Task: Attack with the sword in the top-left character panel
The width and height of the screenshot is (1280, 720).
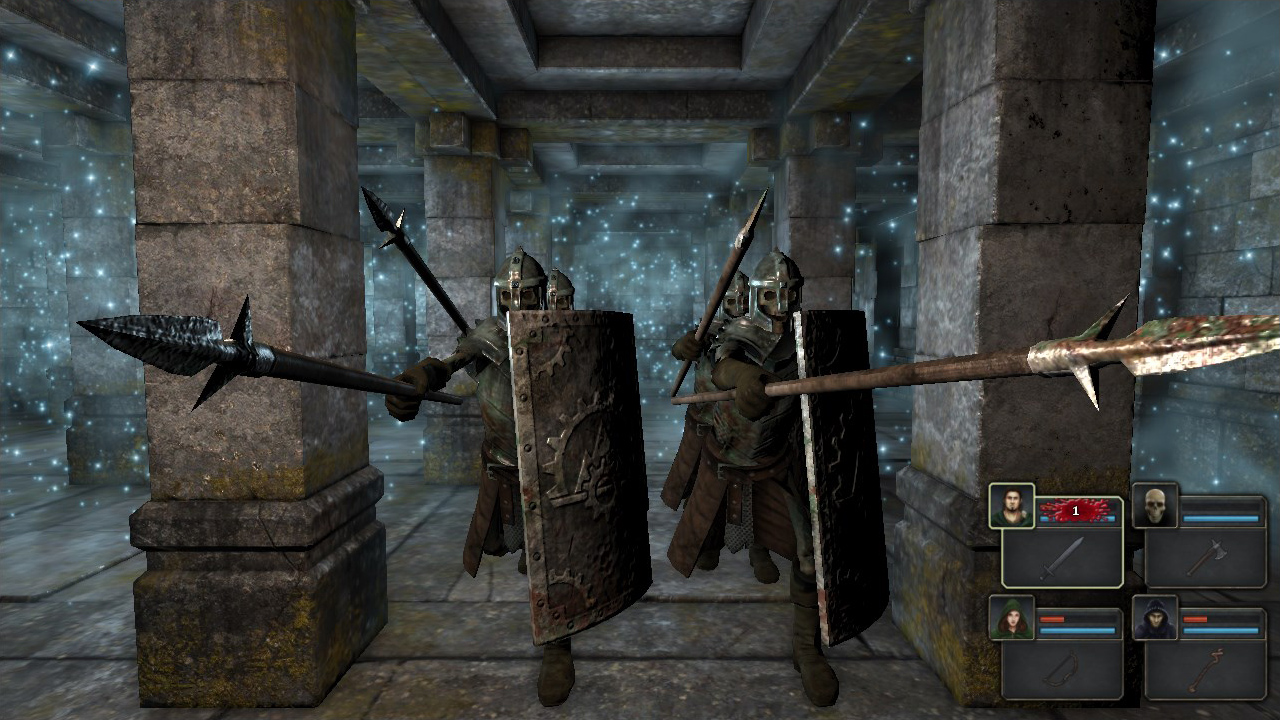Action: [1063, 557]
